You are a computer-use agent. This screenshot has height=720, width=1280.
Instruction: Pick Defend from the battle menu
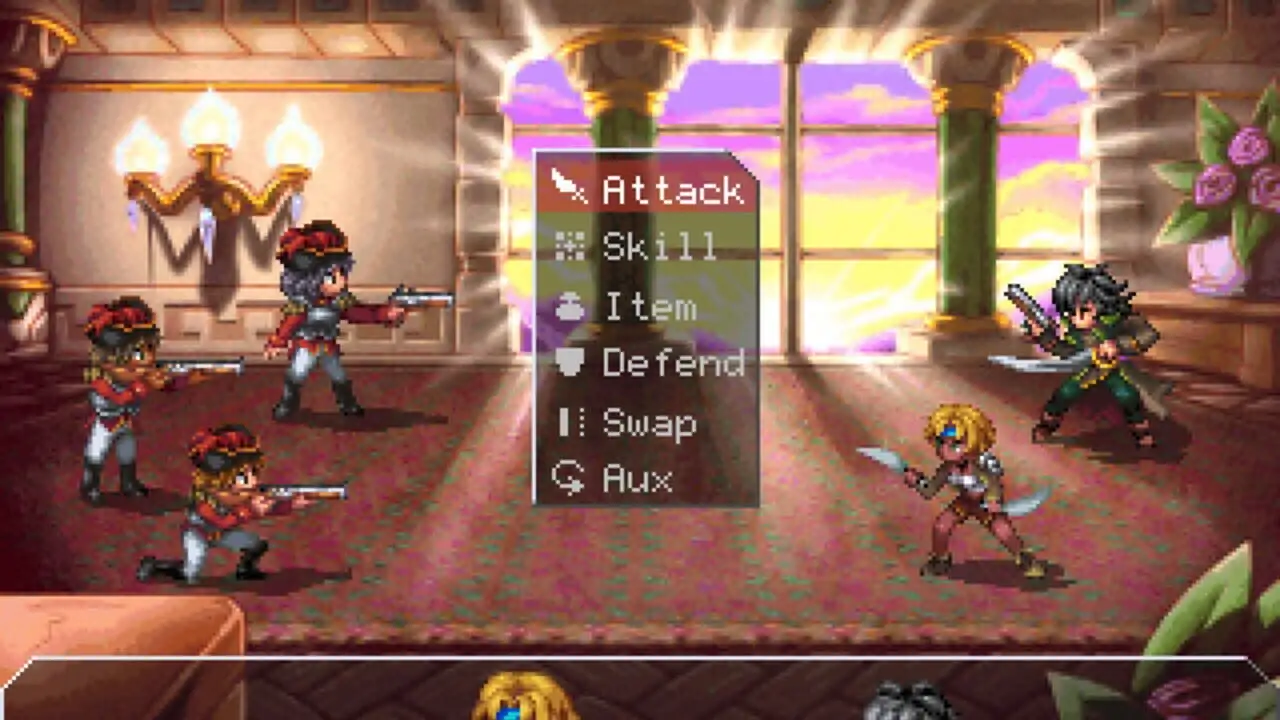[x=647, y=363]
